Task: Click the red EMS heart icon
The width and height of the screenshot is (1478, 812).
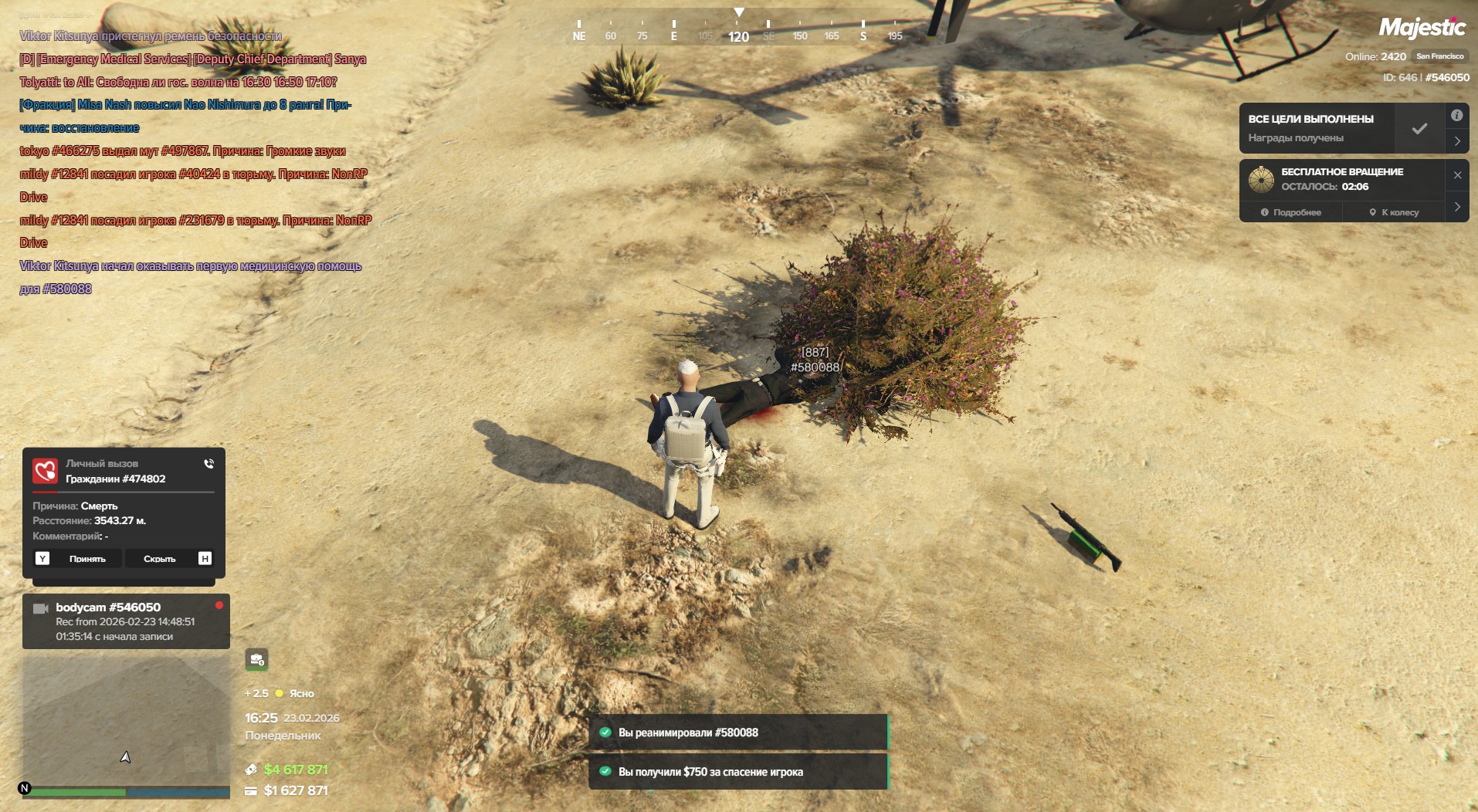Action: click(x=46, y=471)
